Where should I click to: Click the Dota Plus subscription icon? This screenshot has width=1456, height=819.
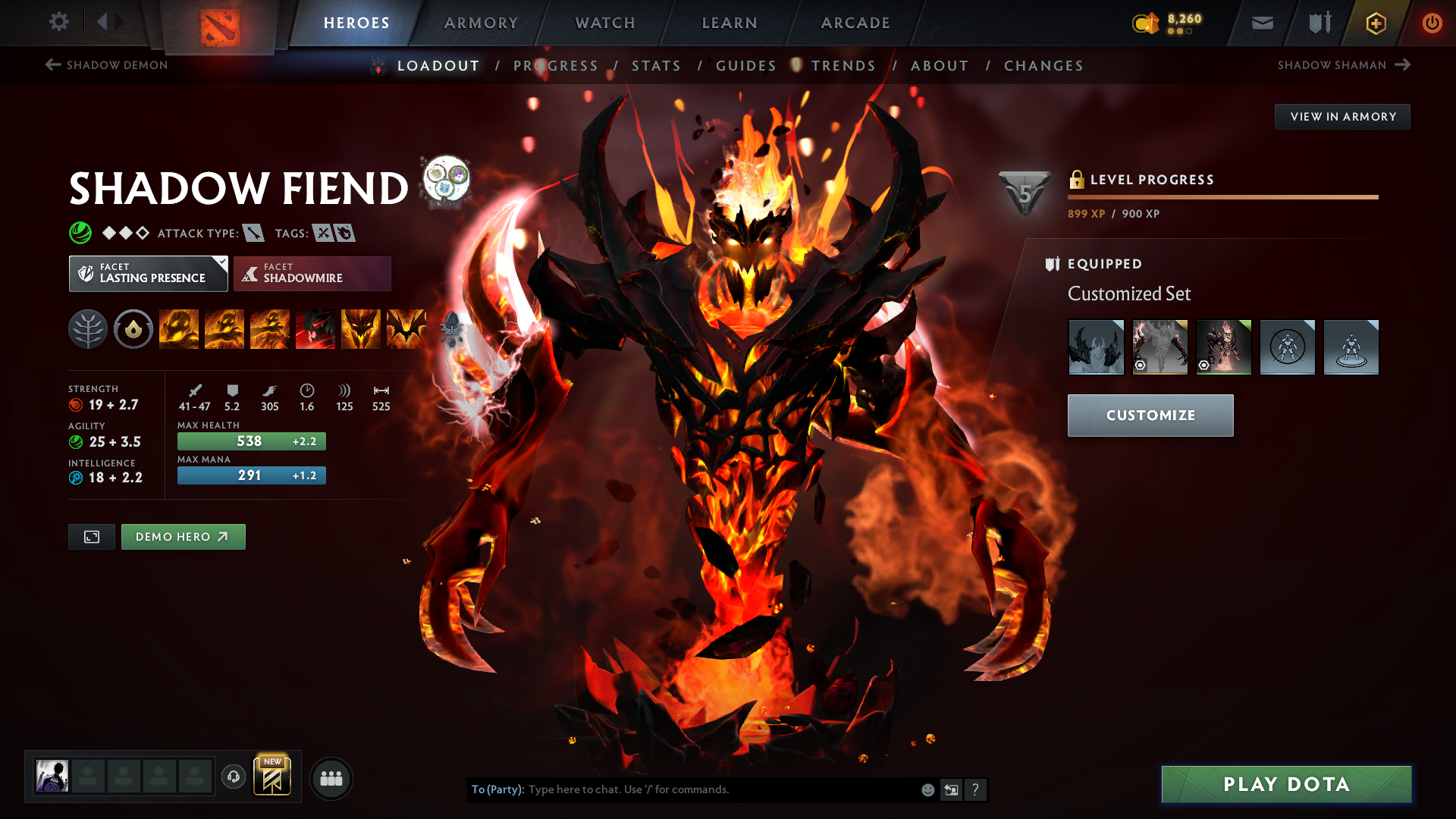point(1375,23)
